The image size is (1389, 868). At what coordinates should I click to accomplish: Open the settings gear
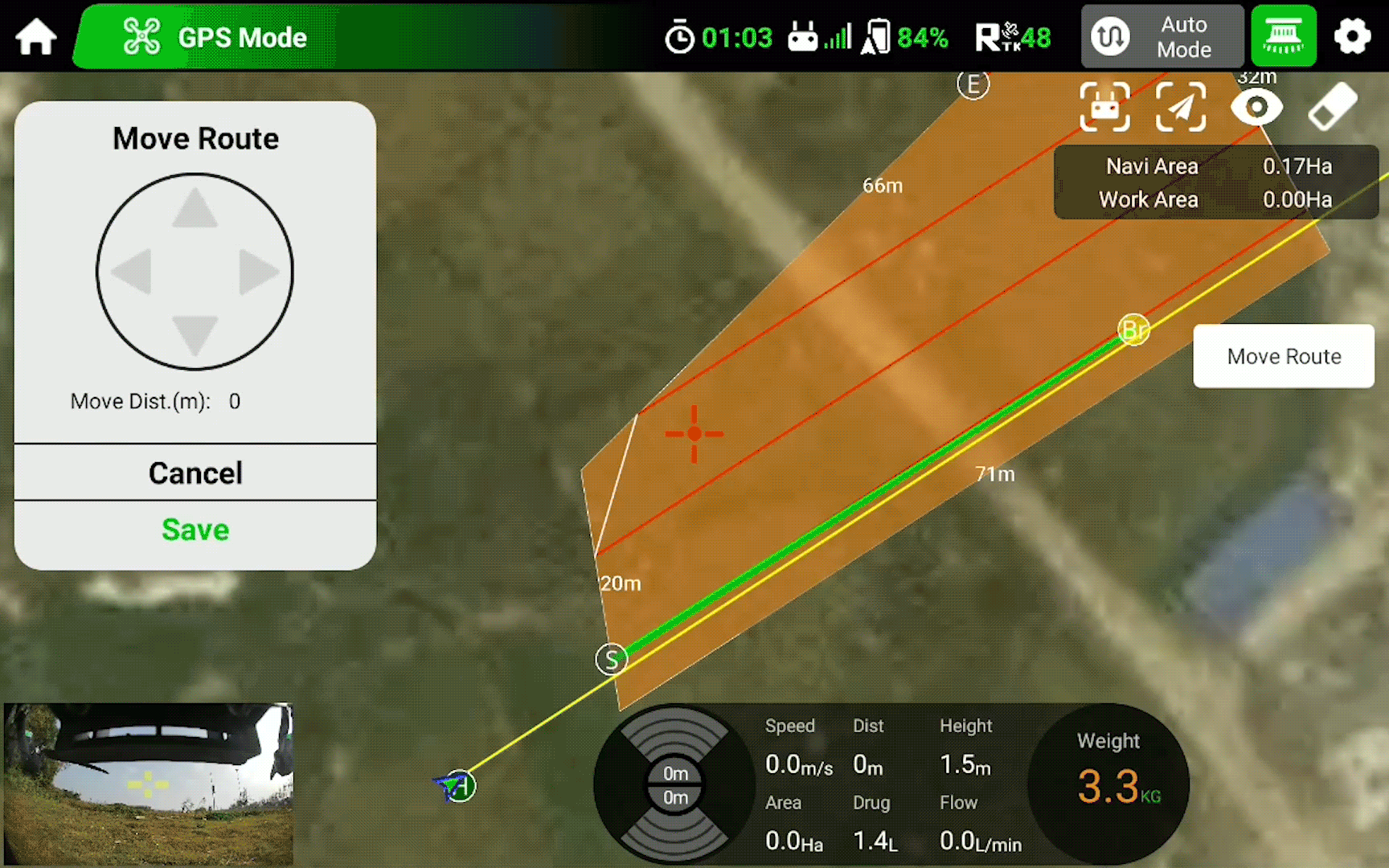pos(1352,37)
